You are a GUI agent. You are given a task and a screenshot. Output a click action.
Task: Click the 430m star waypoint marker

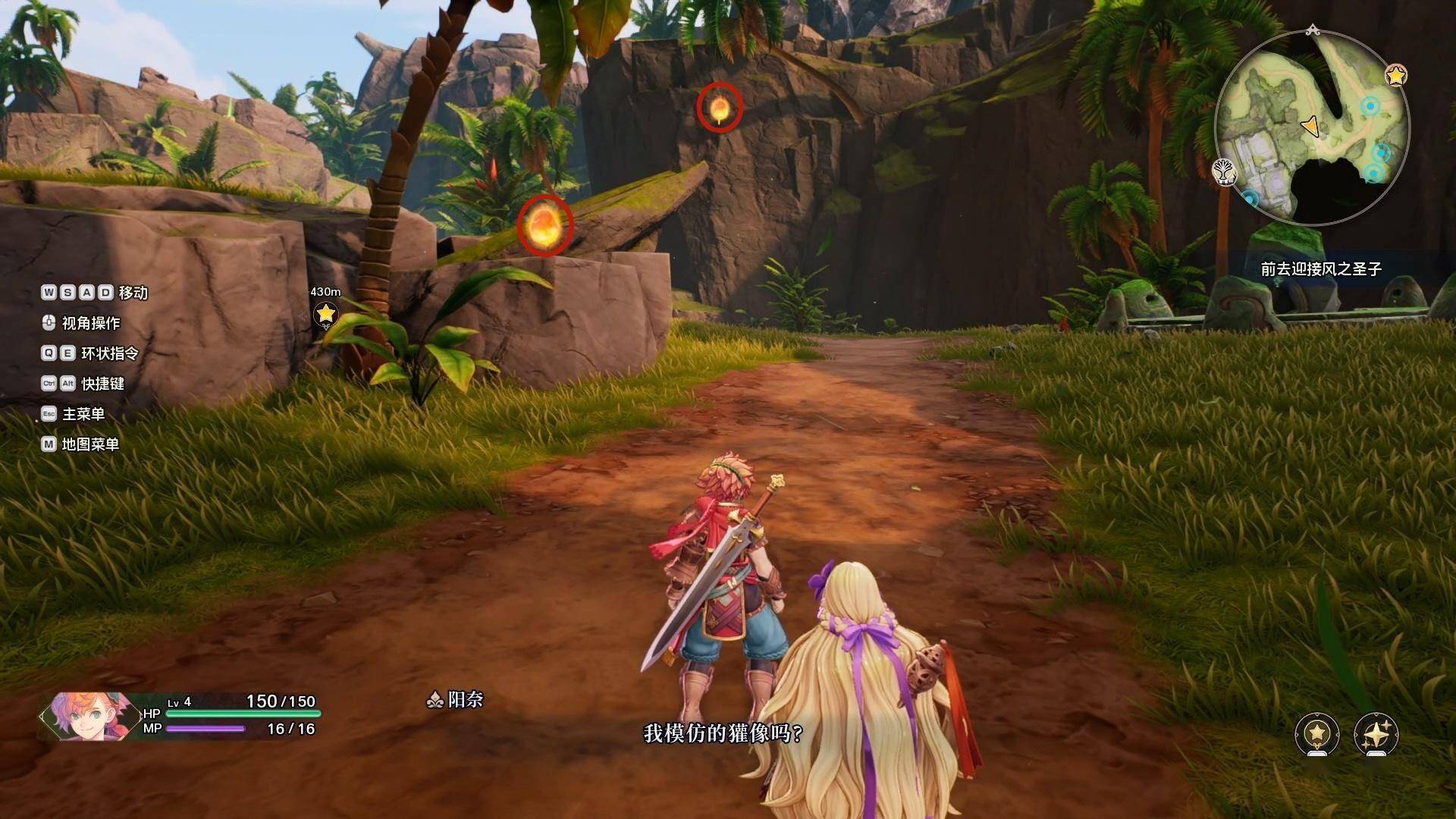click(325, 312)
